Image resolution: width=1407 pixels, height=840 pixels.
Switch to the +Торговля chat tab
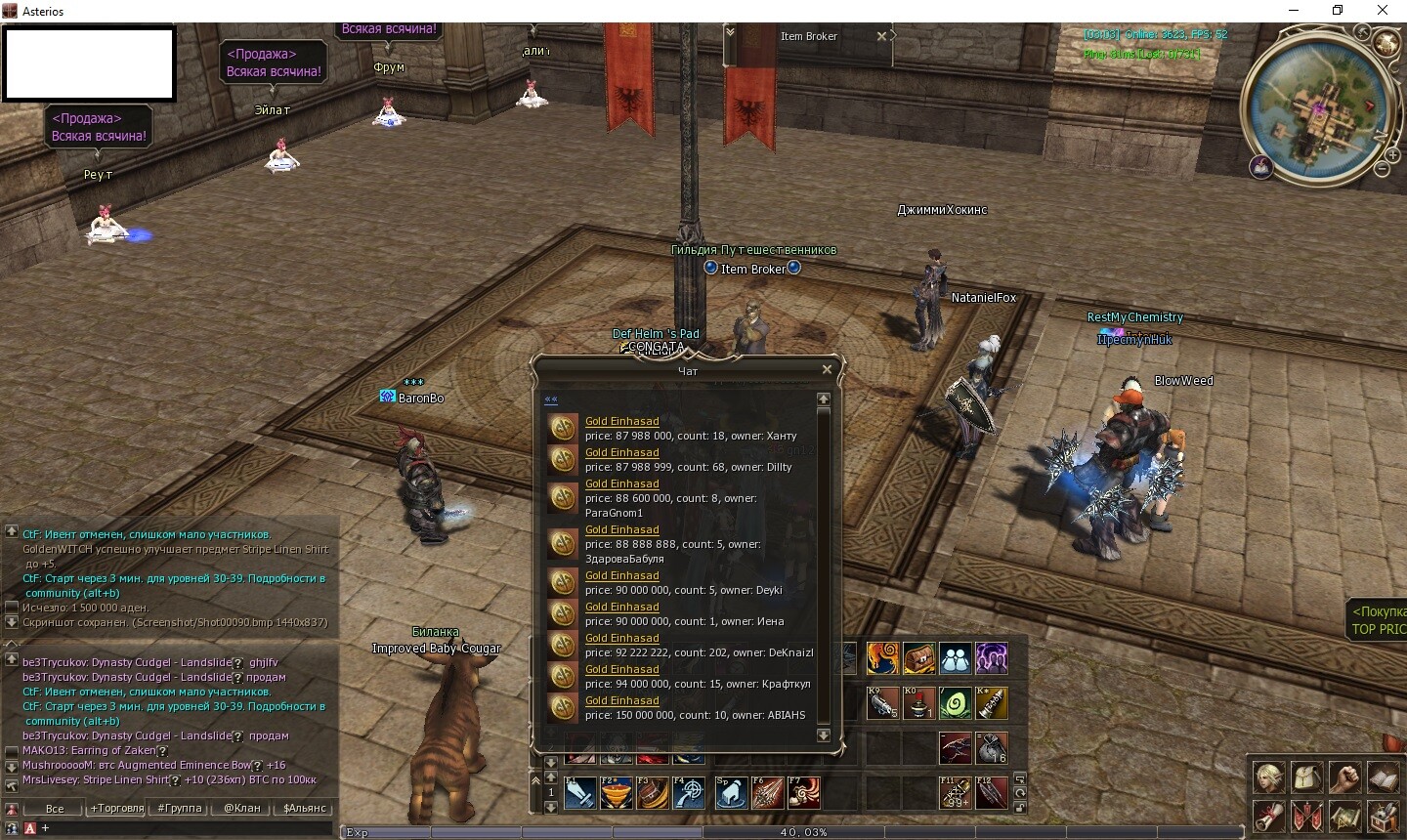tap(117, 808)
